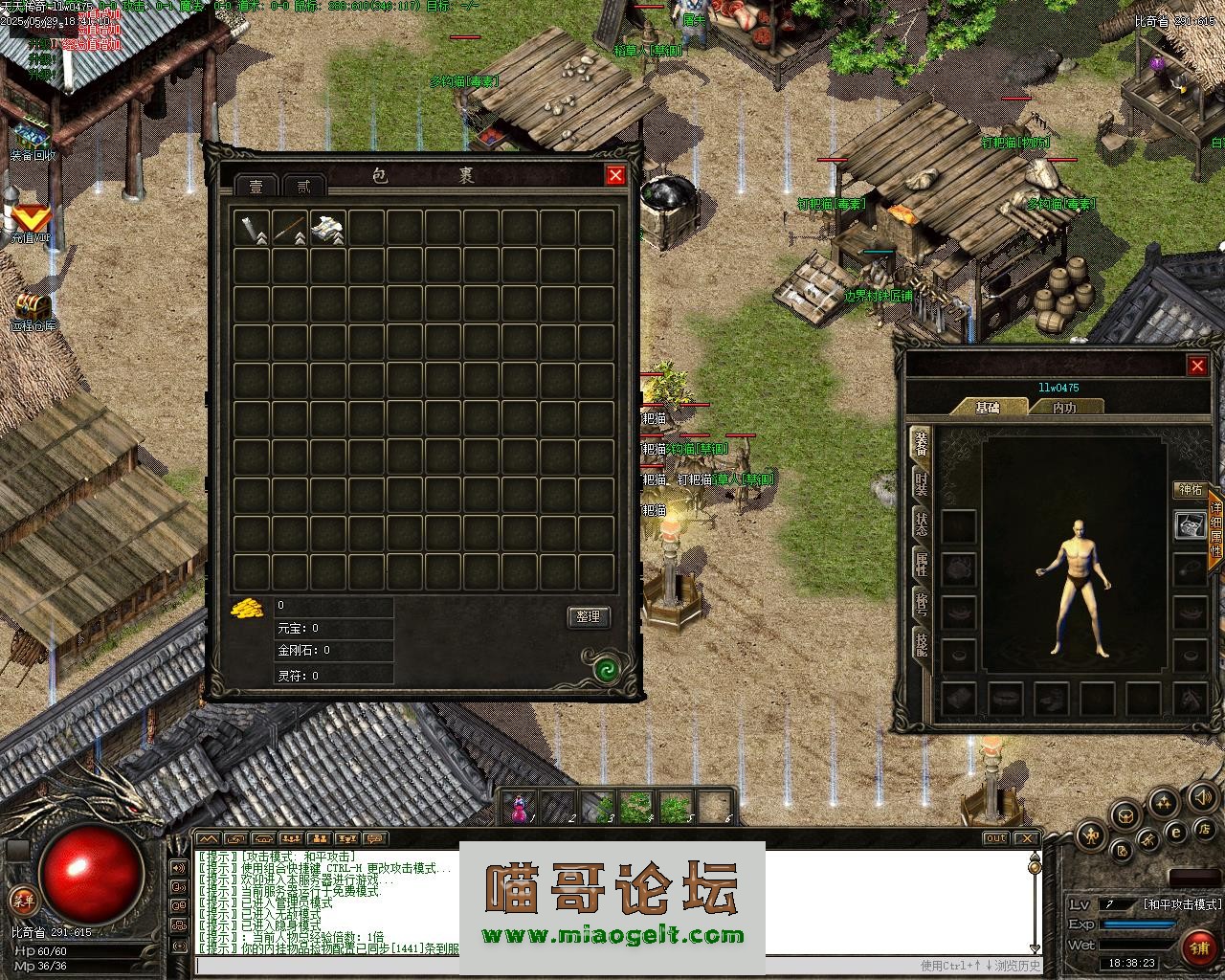Use the red potion in hotbar slot 1
Viewport: 1225px width, 980px height.
[x=520, y=809]
